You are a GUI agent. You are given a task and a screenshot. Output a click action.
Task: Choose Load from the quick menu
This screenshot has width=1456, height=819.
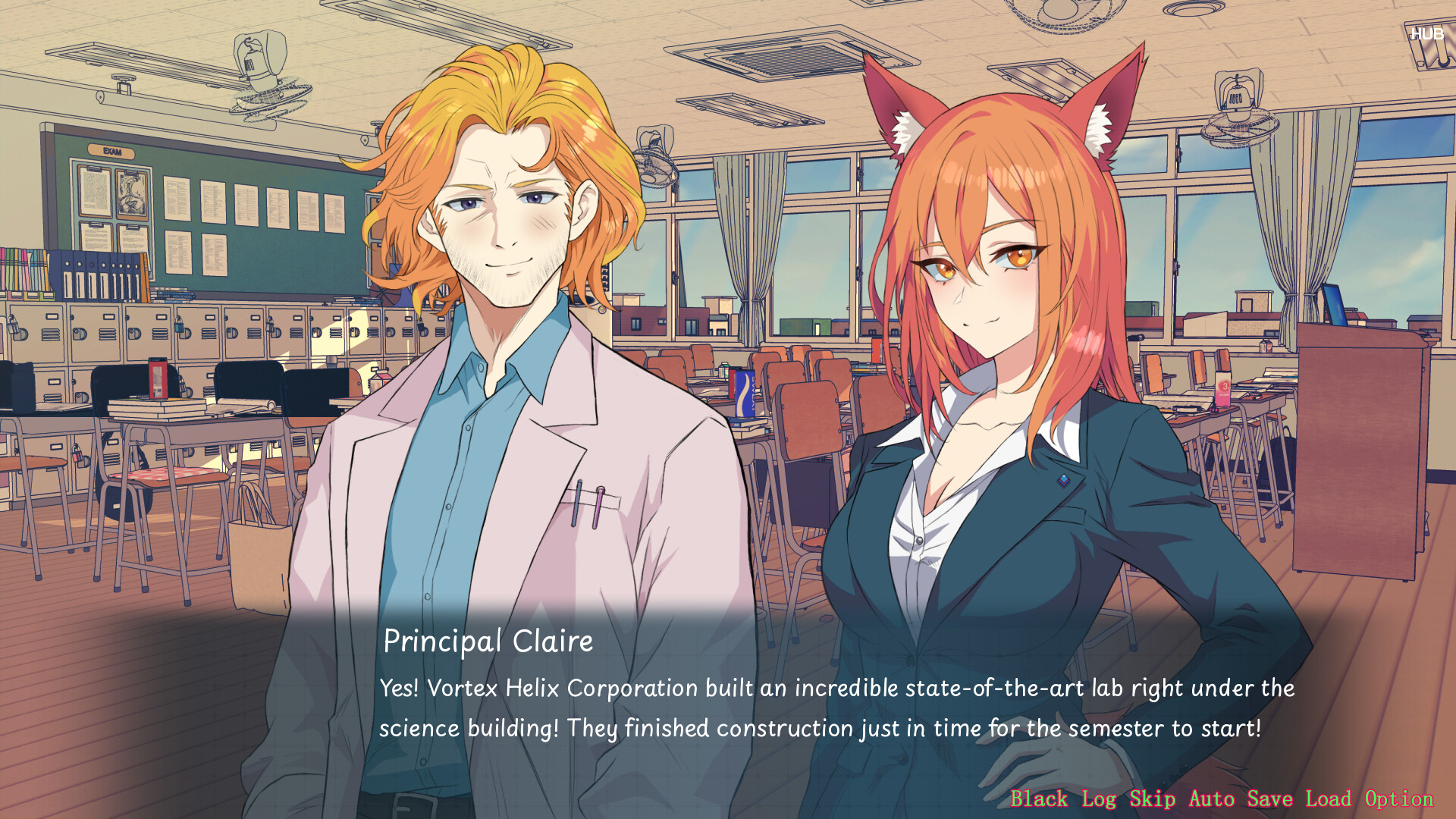[1329, 799]
